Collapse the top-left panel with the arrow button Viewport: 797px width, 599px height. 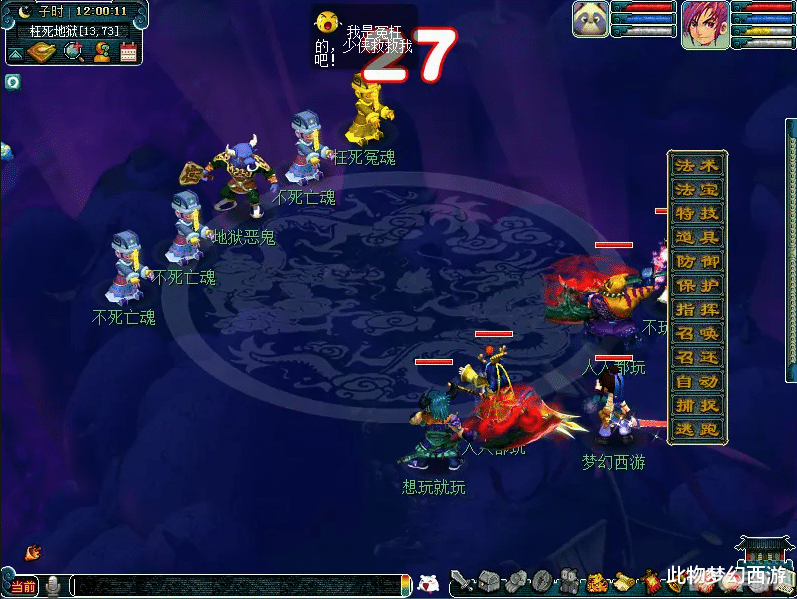click(15, 53)
